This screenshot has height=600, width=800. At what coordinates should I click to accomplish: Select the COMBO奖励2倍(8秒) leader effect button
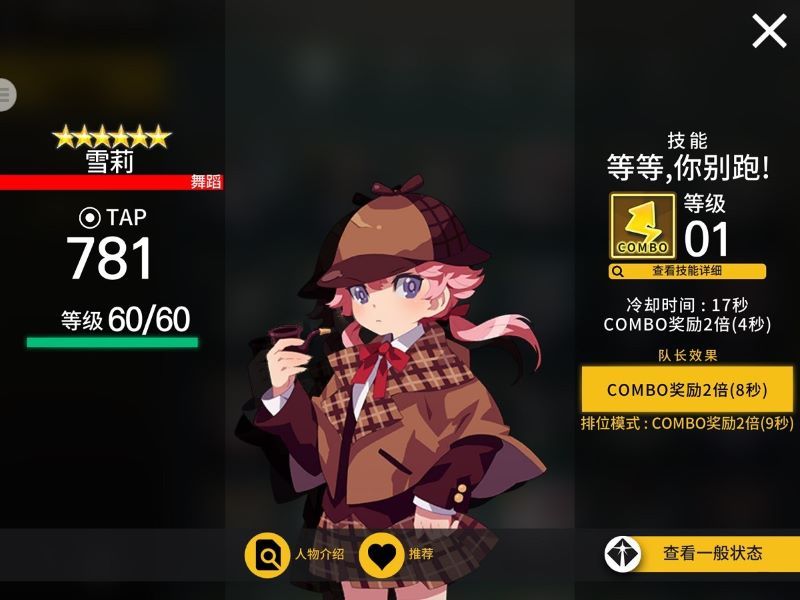coord(687,388)
